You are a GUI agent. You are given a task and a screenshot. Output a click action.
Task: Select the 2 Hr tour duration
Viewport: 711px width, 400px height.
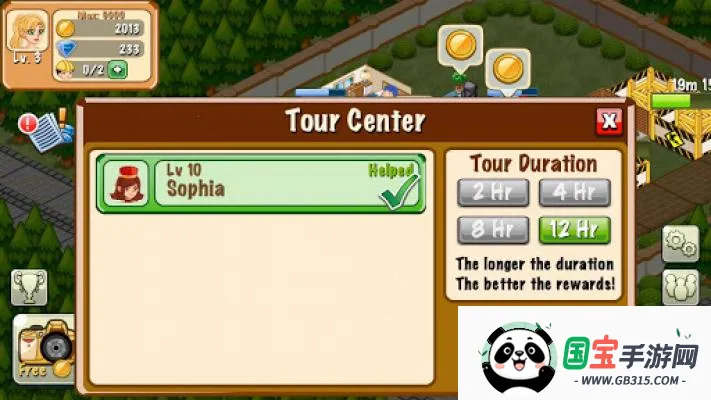pos(492,192)
